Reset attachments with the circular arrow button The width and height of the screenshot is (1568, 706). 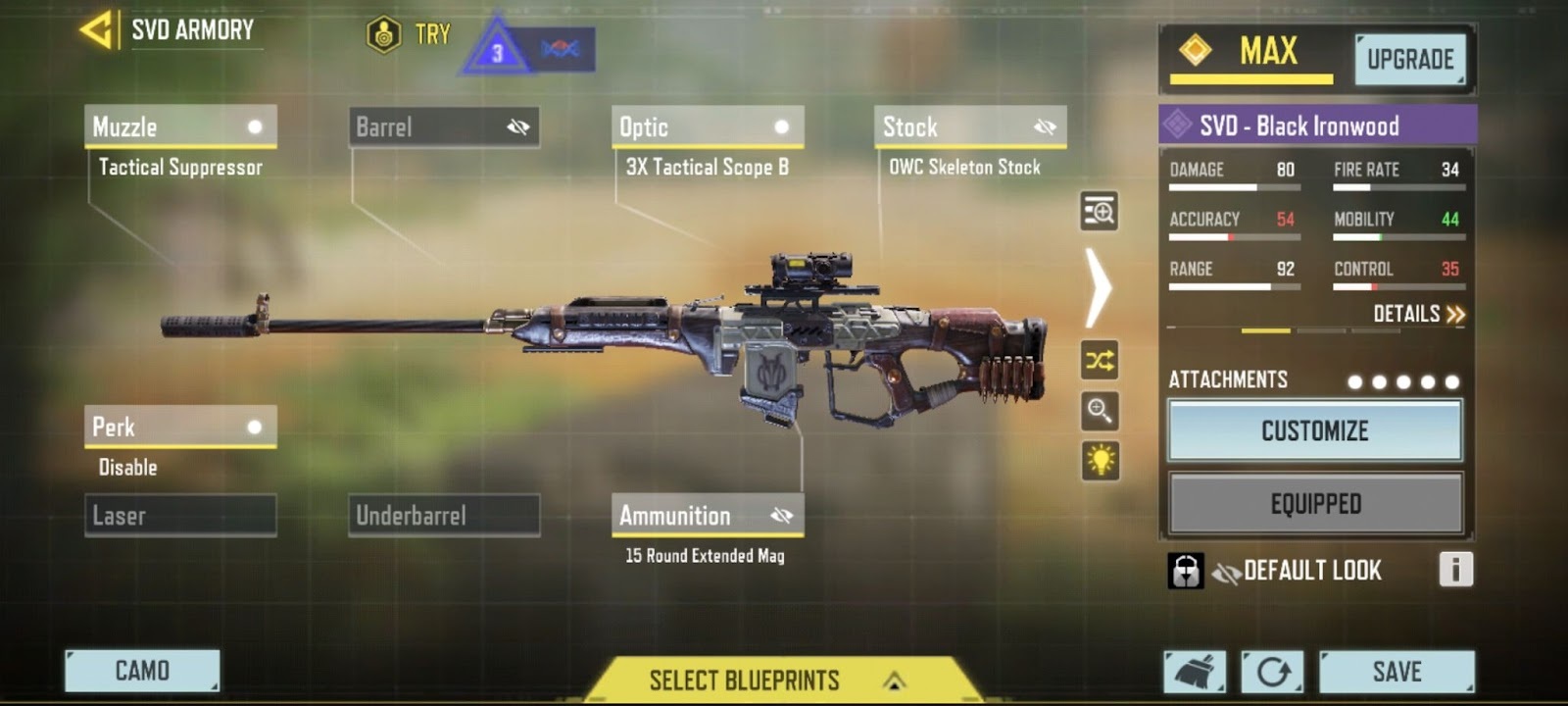(x=1272, y=672)
